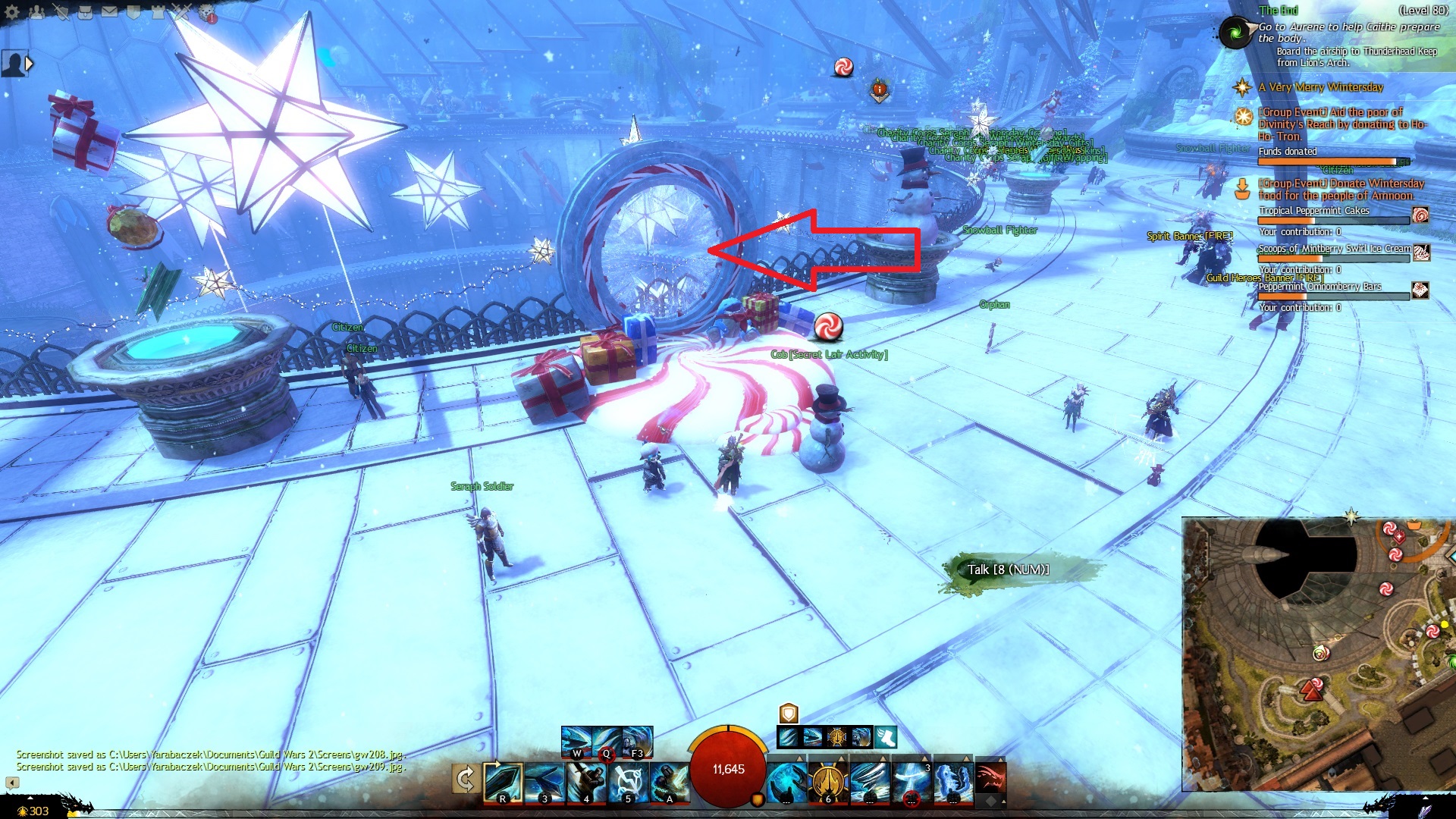
Task: Open the World vs World castle icon
Action: coord(158,12)
